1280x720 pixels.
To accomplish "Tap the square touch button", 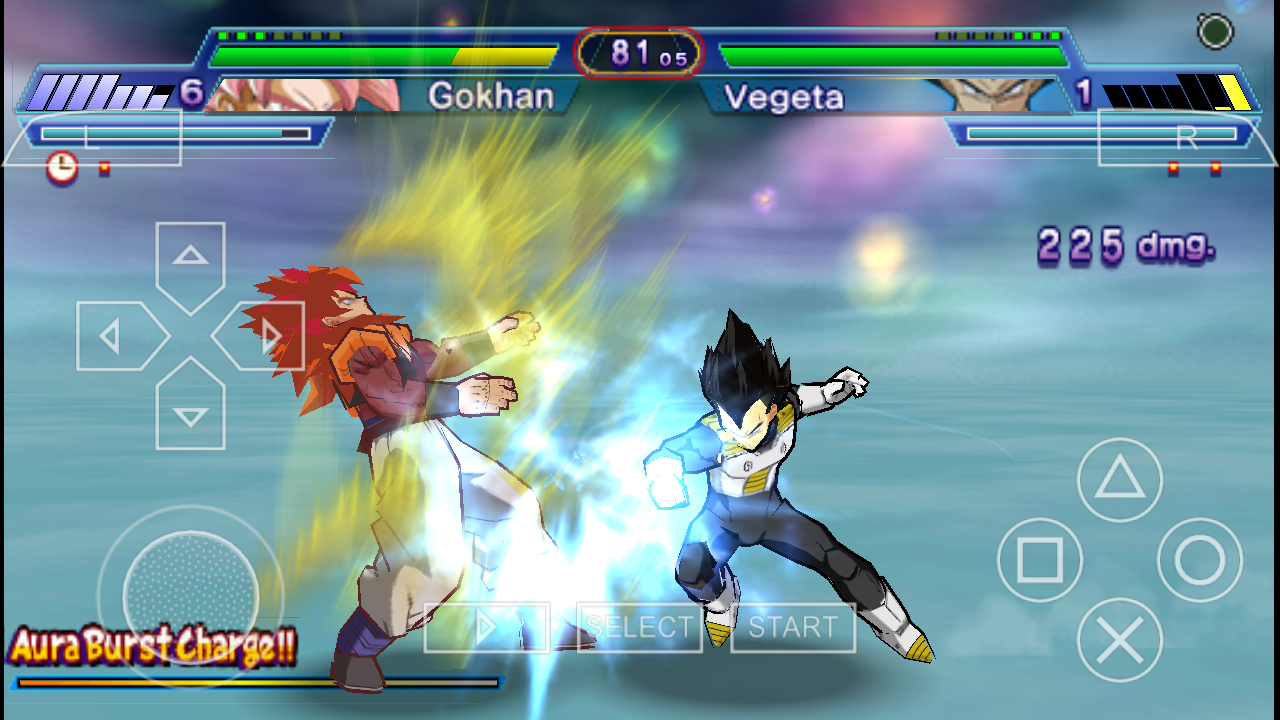I will coord(1040,560).
